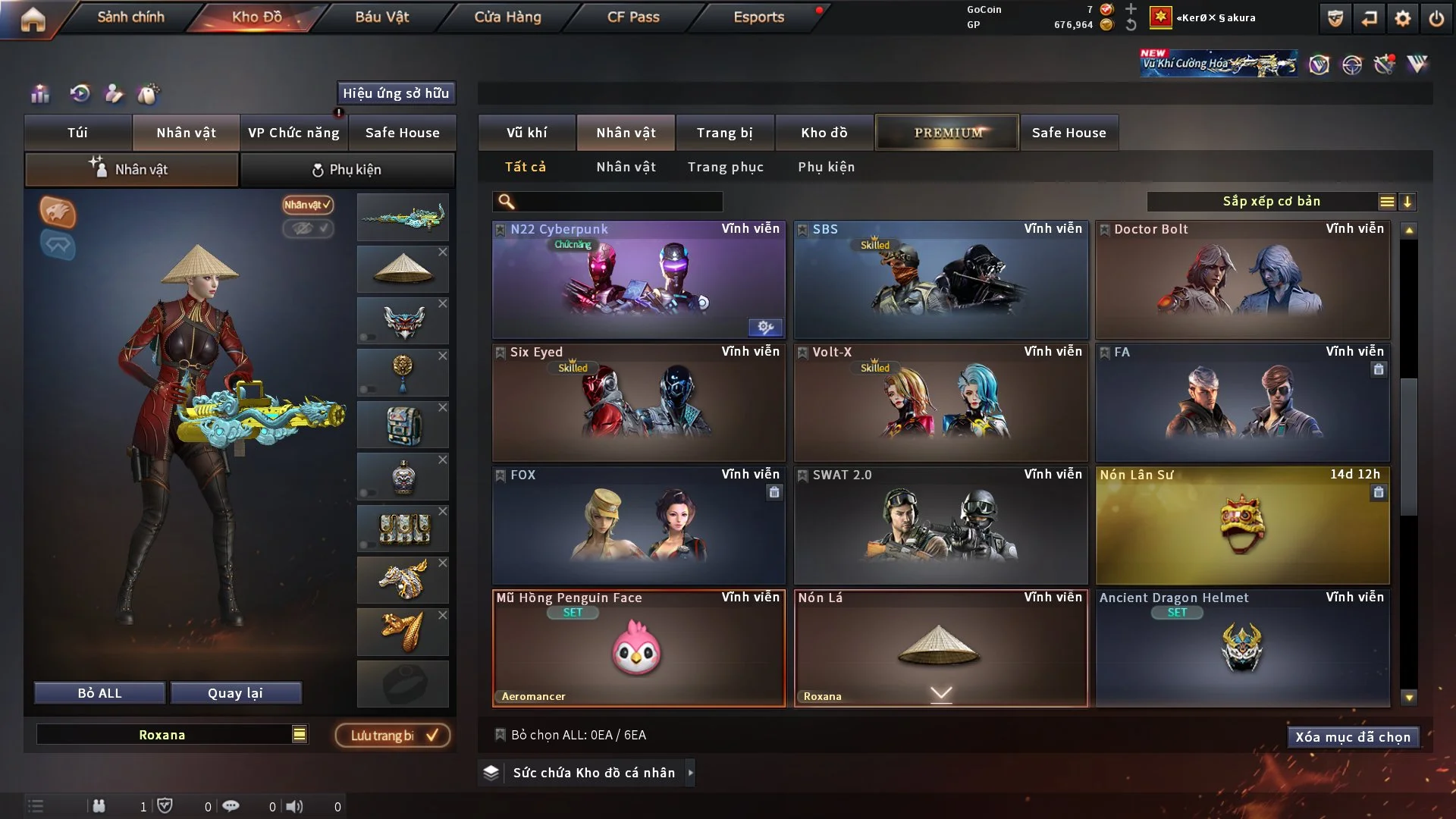
Task: Open the settings gear icon
Action: pyautogui.click(x=1404, y=18)
